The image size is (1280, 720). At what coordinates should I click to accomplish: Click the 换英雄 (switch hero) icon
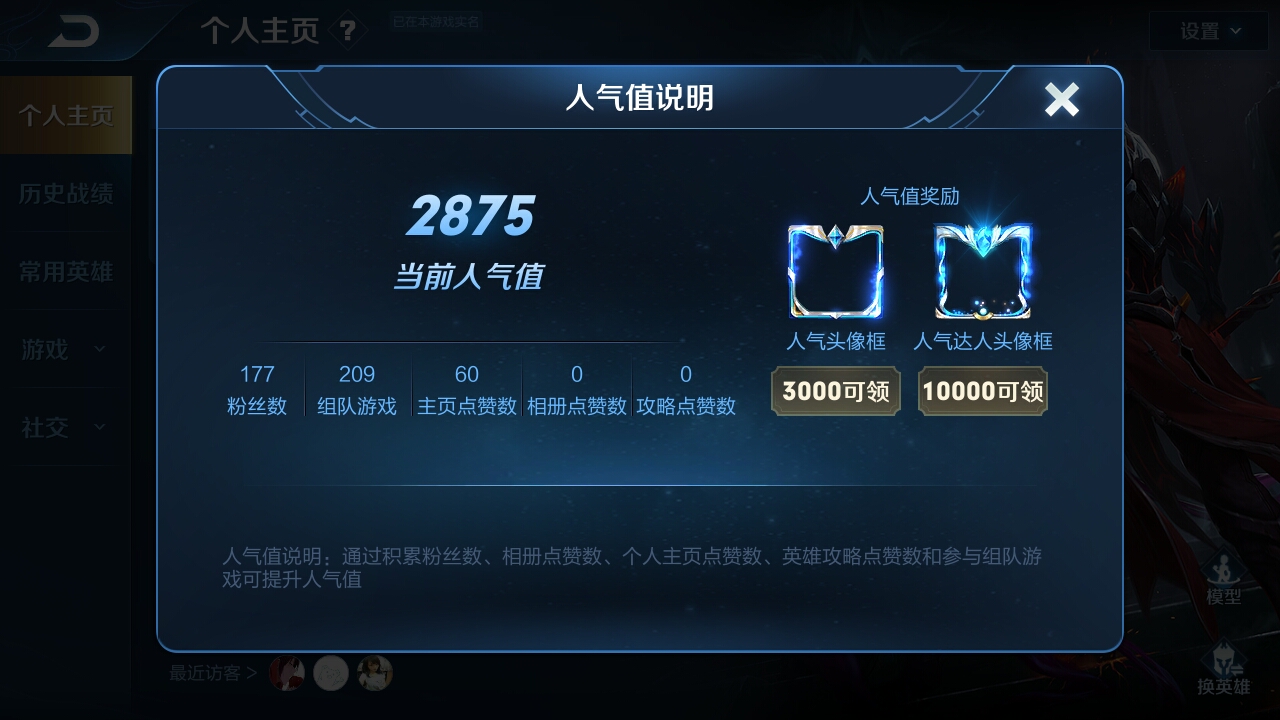pyautogui.click(x=1224, y=666)
